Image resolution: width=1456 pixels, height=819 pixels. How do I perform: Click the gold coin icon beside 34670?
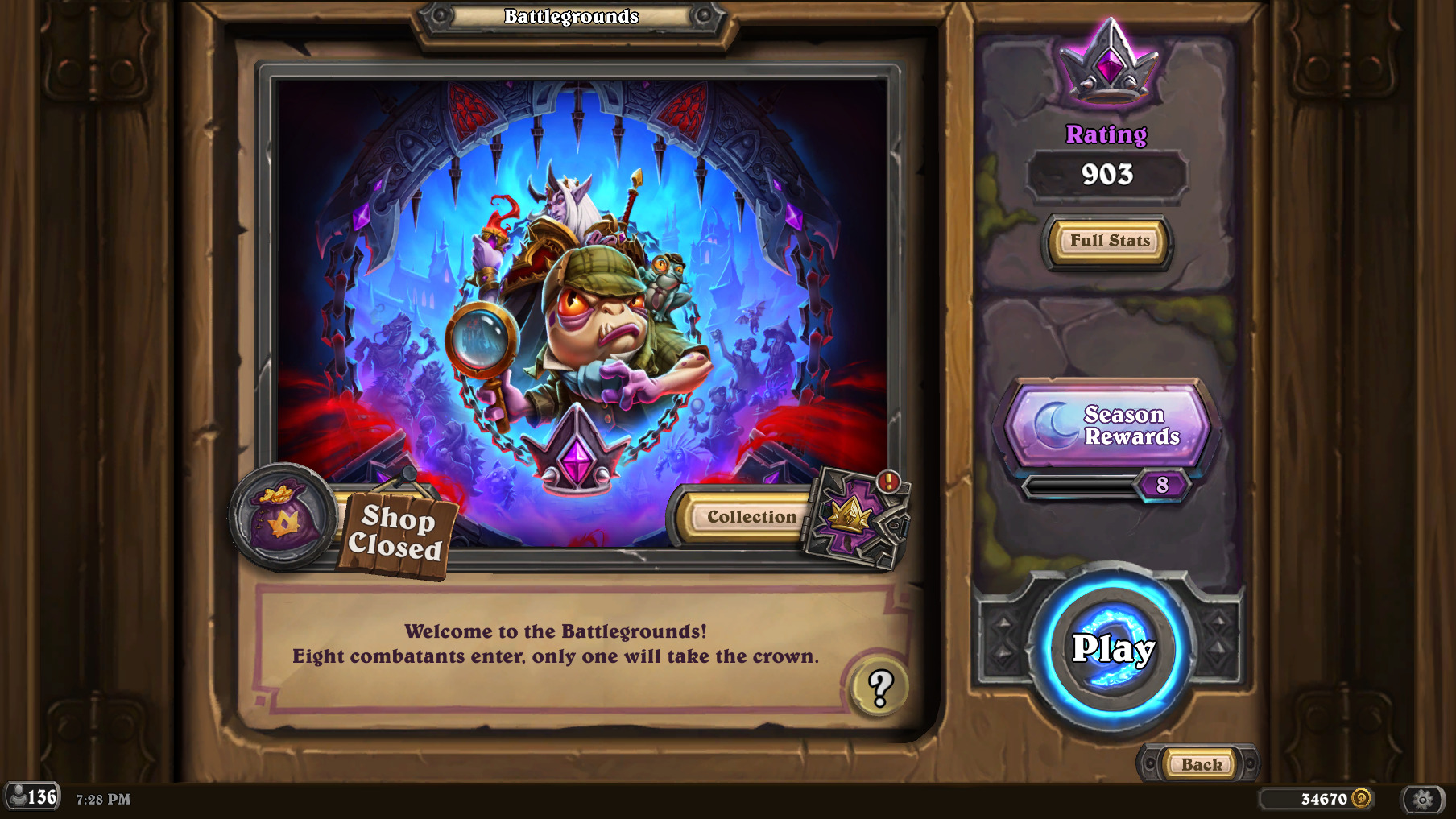coord(1362,798)
